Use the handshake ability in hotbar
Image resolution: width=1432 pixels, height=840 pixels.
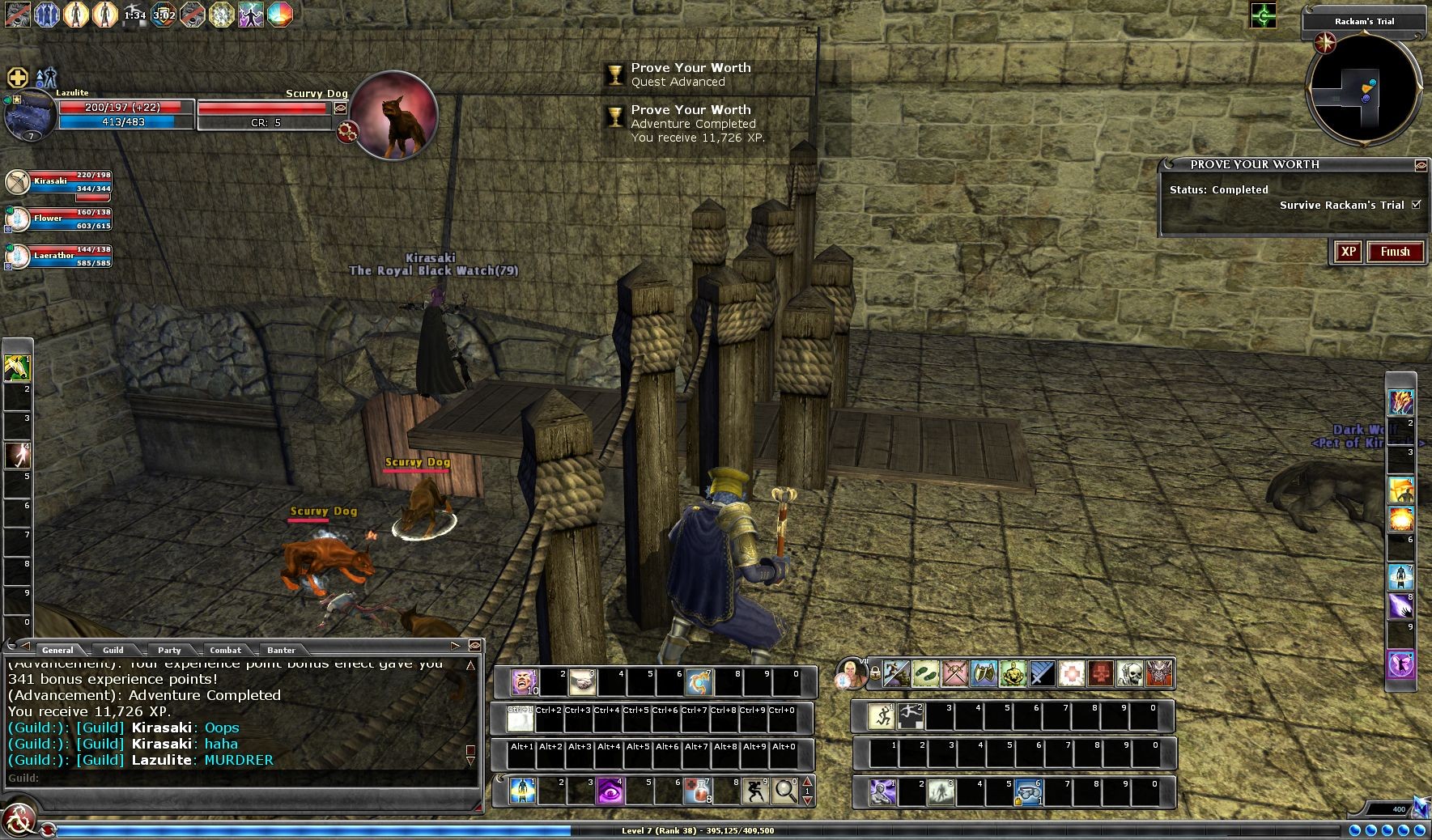582,682
